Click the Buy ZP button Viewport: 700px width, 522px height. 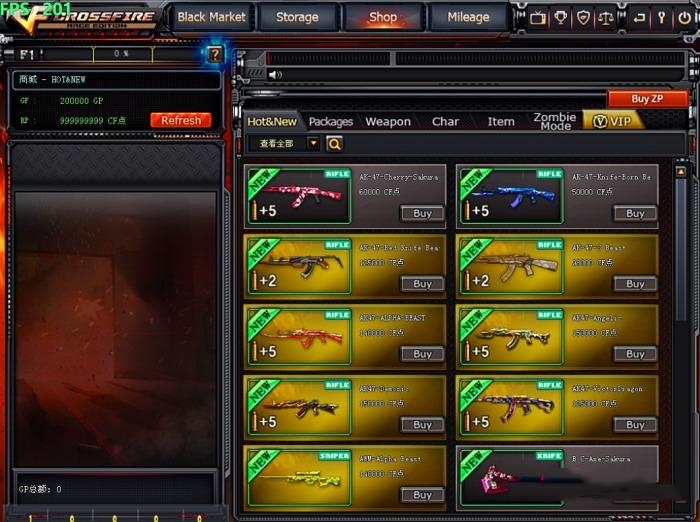point(647,99)
